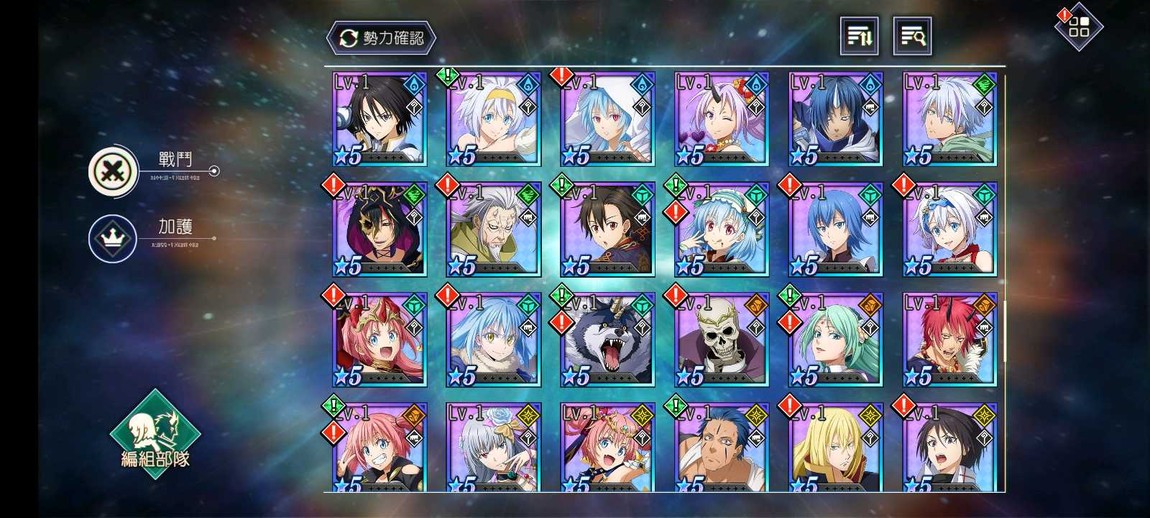Open the sort order button
Screen dimensions: 1150x518
pyautogui.click(x=859, y=37)
